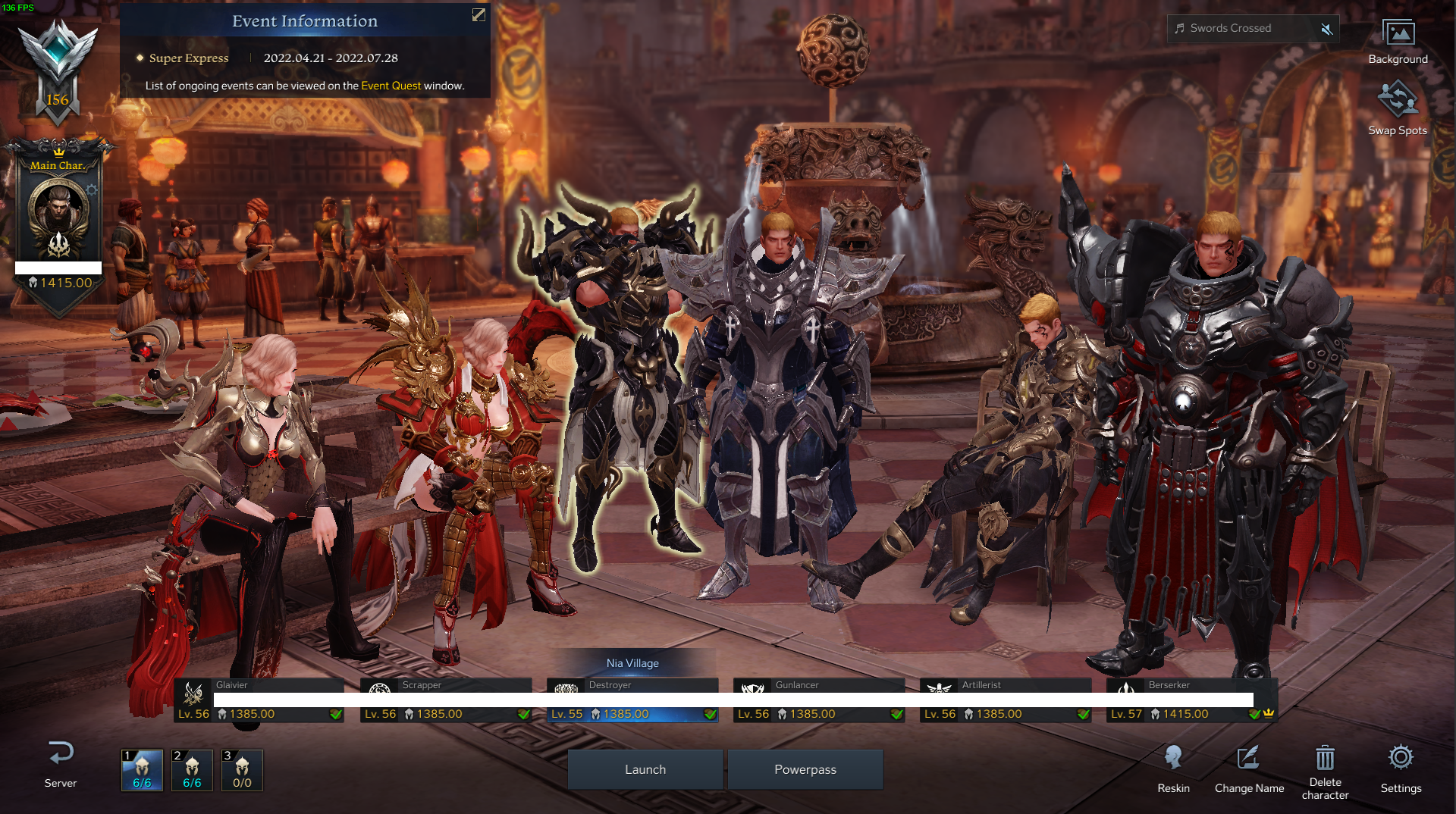Pick the Gunlancer character slot

819,700
